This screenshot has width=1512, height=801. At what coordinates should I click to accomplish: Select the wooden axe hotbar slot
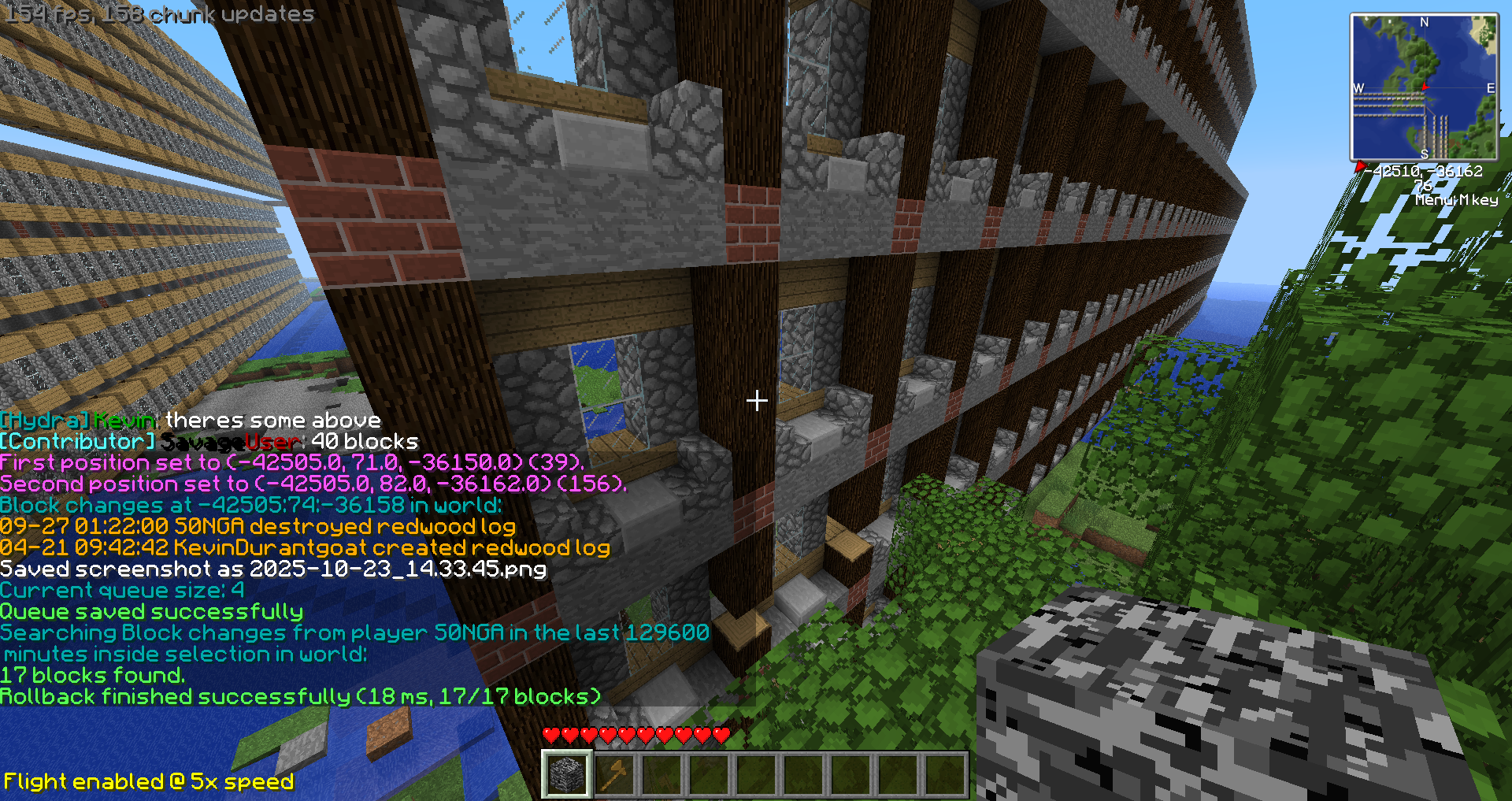point(614,774)
